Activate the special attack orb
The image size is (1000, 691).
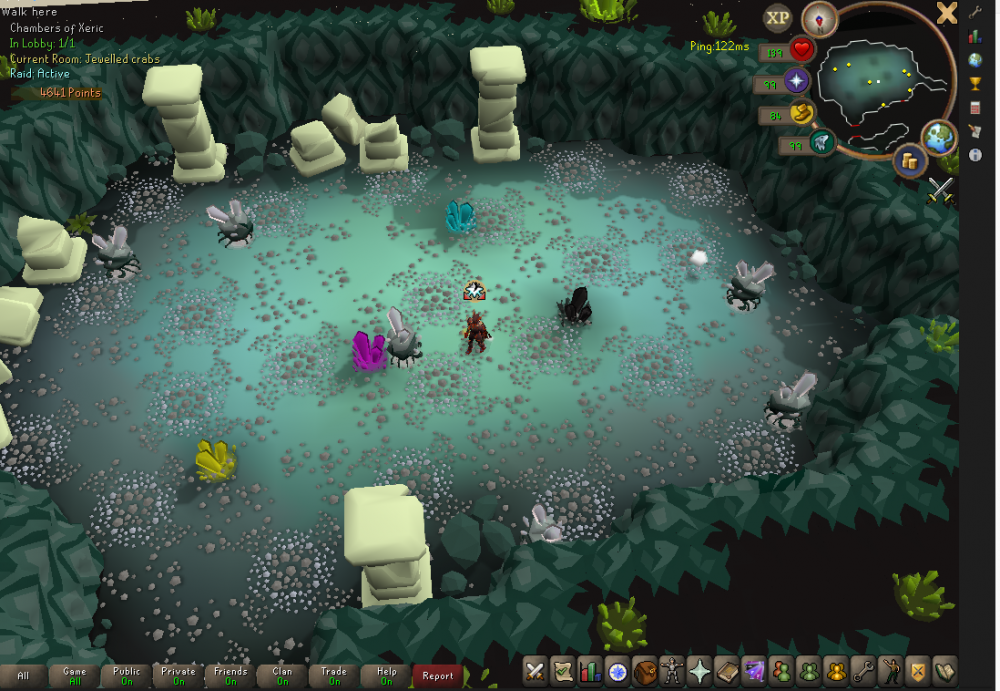822,142
